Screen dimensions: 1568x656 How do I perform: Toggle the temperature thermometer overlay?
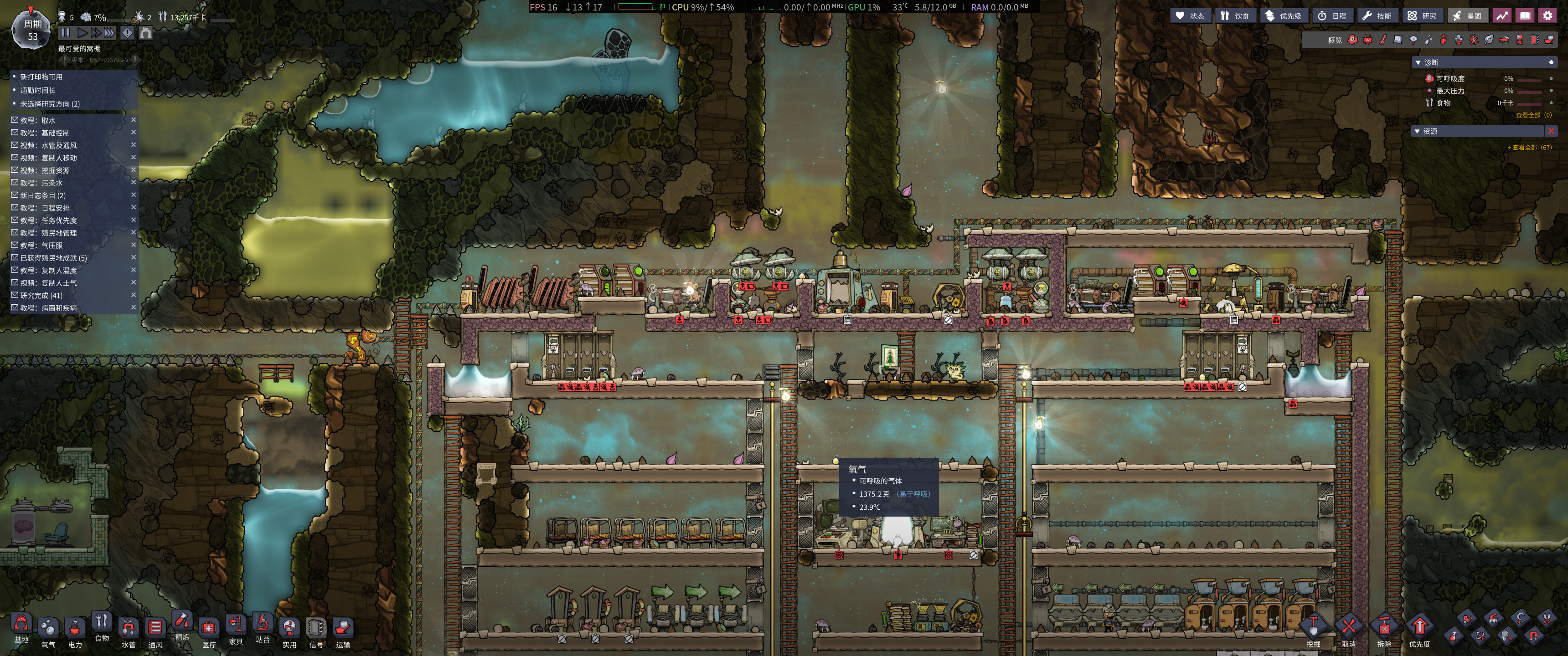(x=1383, y=40)
